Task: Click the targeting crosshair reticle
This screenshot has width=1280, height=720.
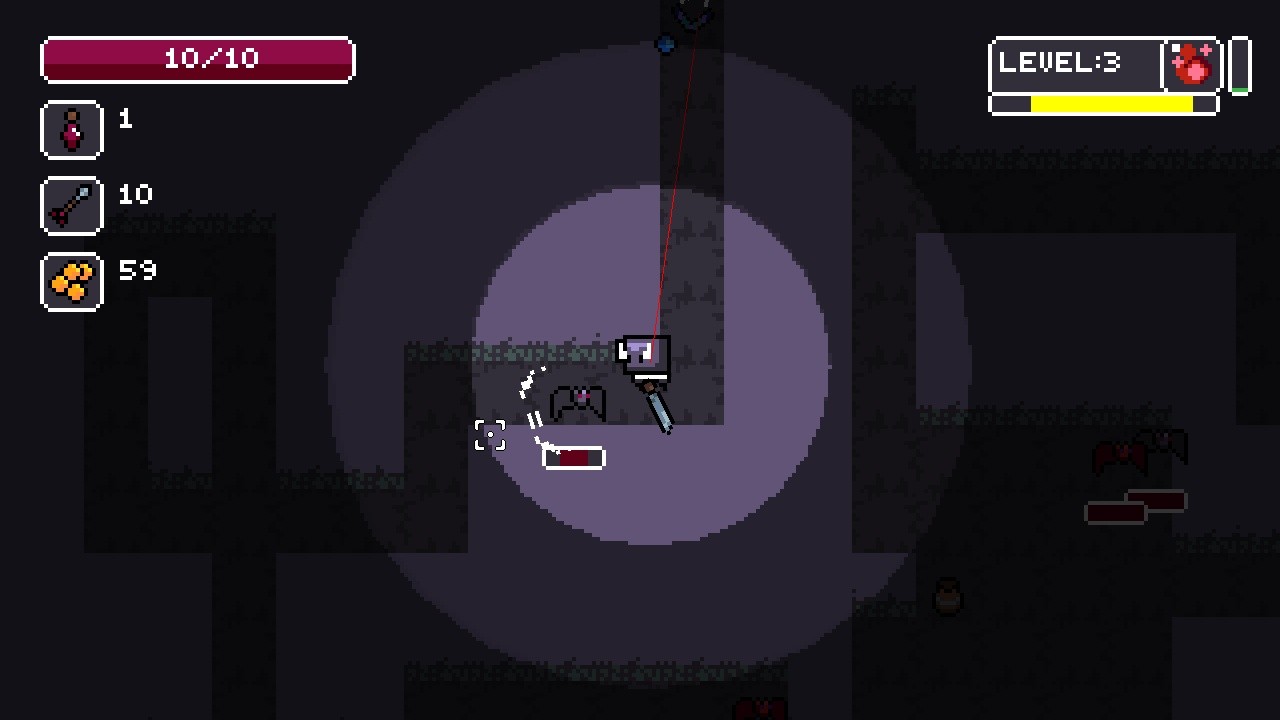Action: coord(490,436)
